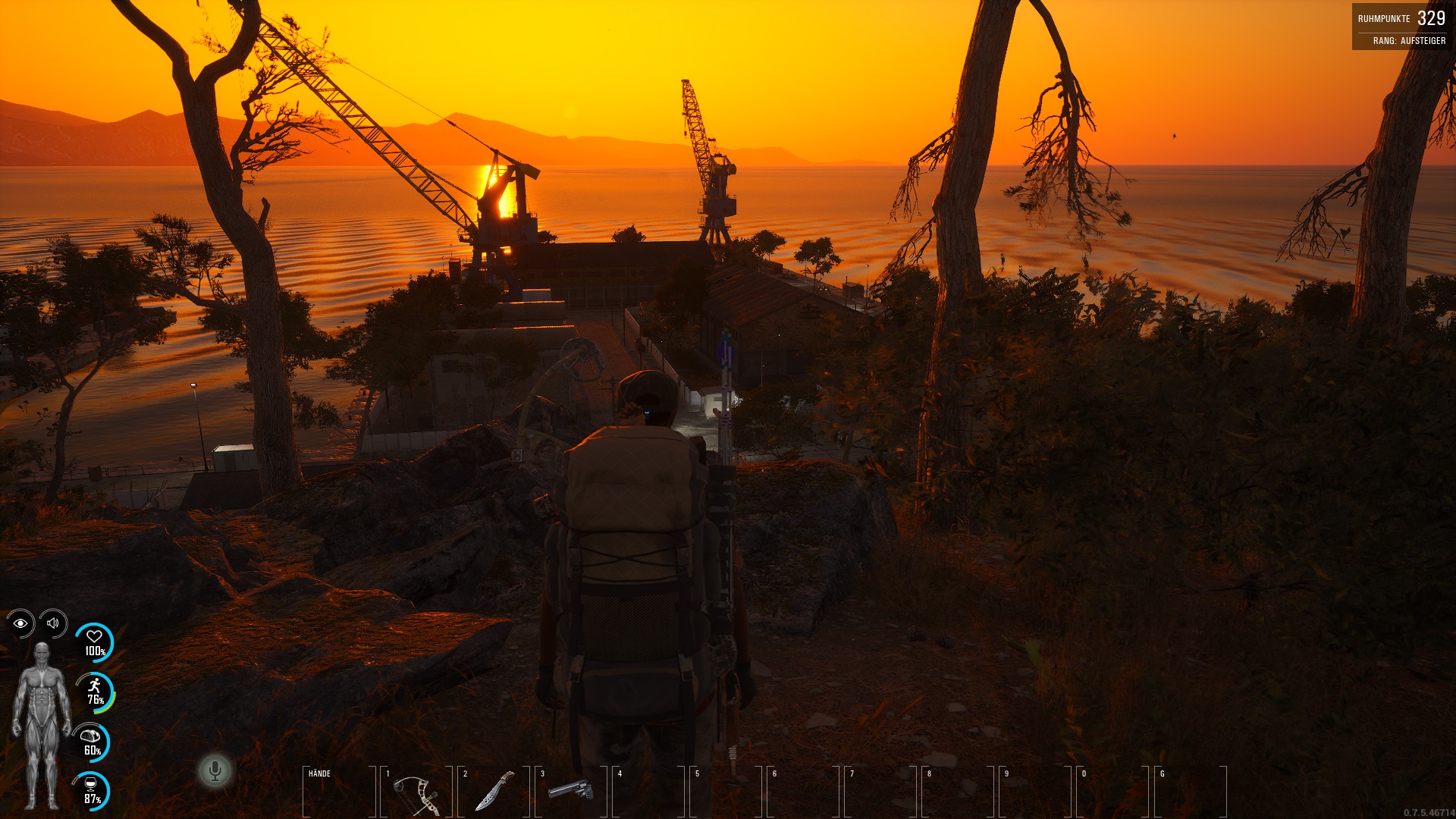Image resolution: width=1456 pixels, height=819 pixels.
Task: Open the muscular body status figure
Action: coord(41,726)
